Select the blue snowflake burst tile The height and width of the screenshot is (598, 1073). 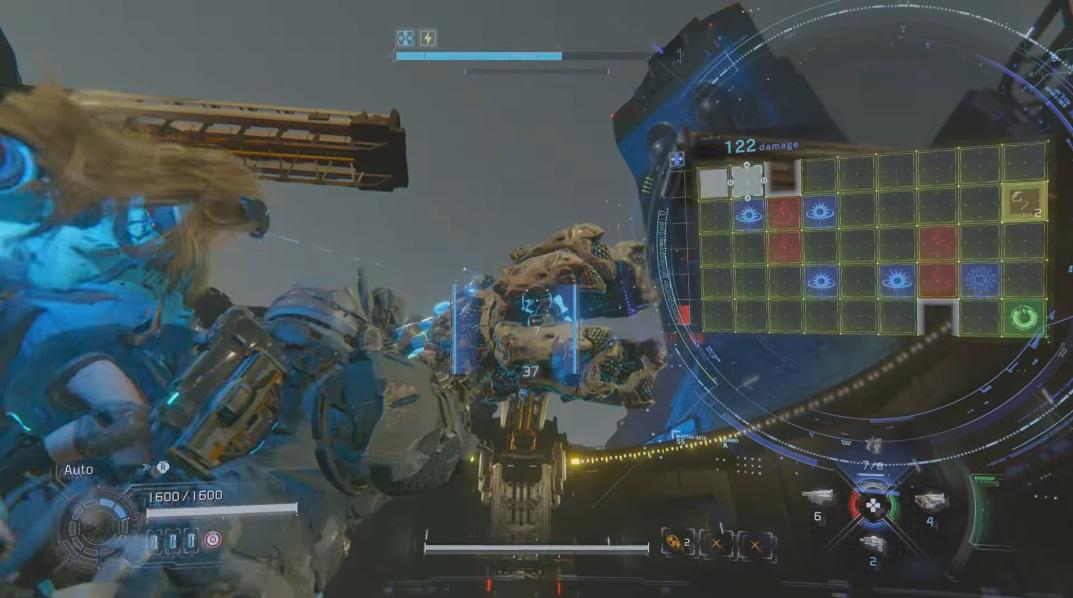[x=980, y=280]
